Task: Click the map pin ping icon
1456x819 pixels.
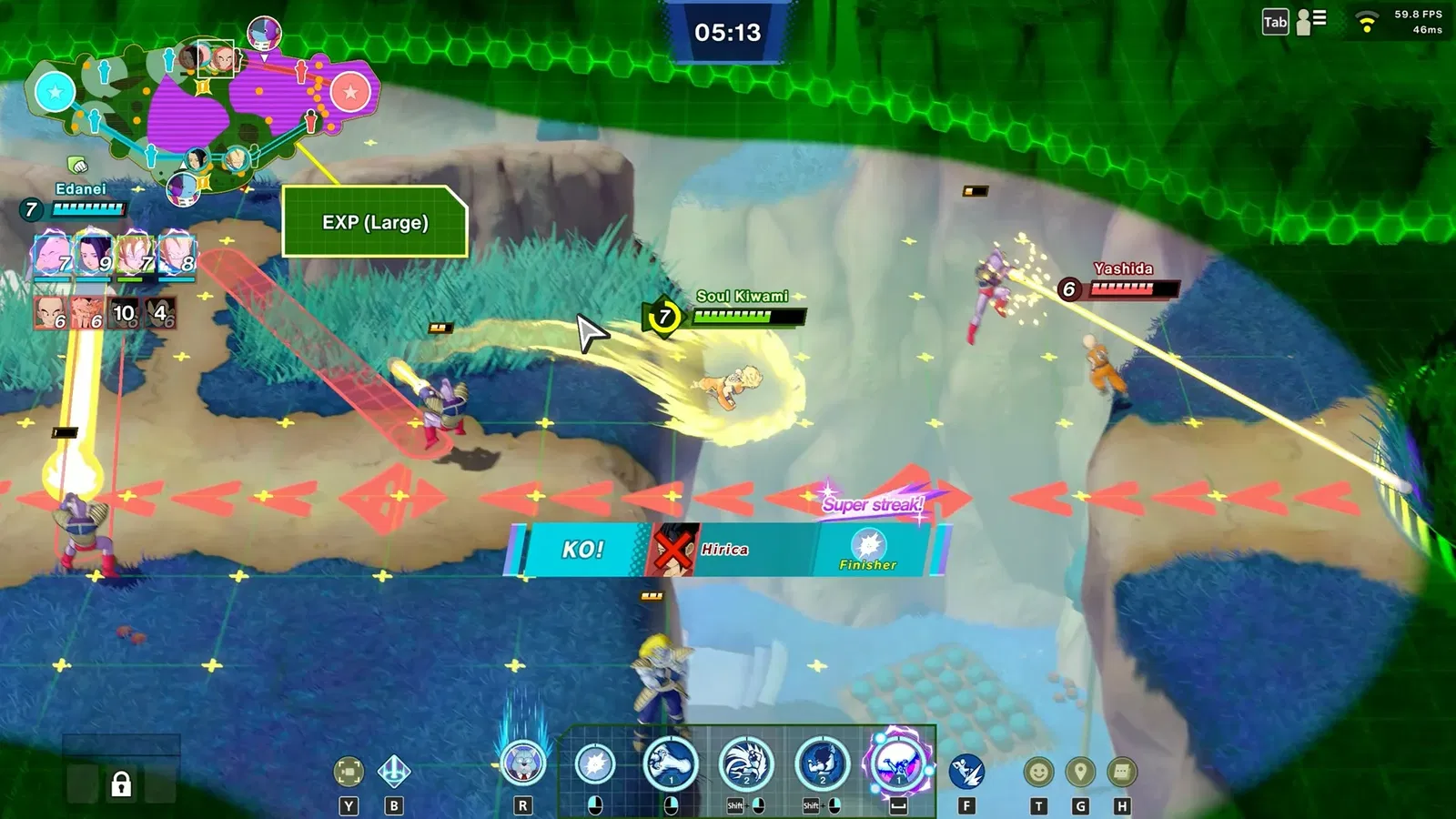Action: click(1080, 773)
